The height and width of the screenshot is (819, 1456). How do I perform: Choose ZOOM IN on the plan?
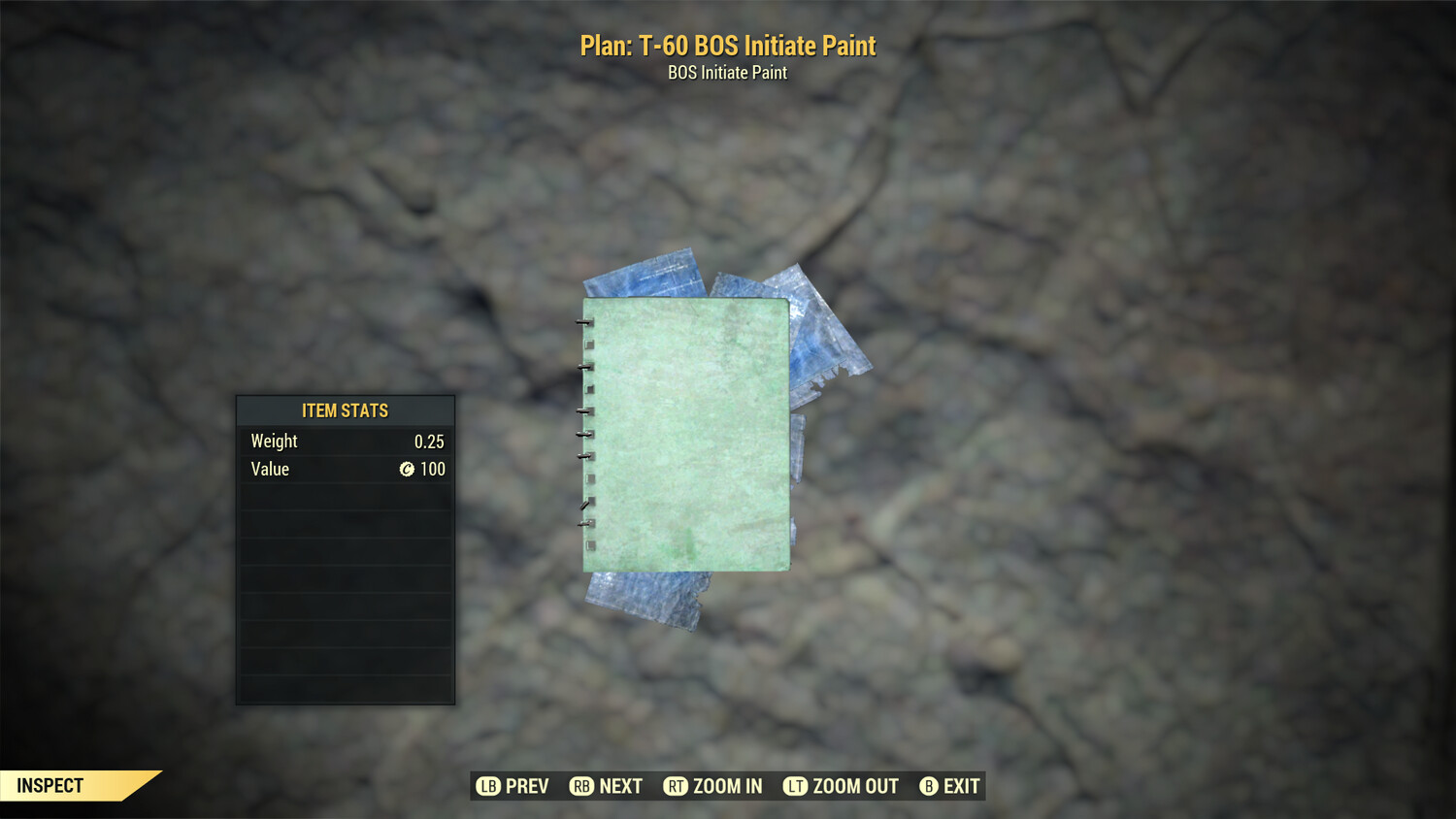coord(713,786)
